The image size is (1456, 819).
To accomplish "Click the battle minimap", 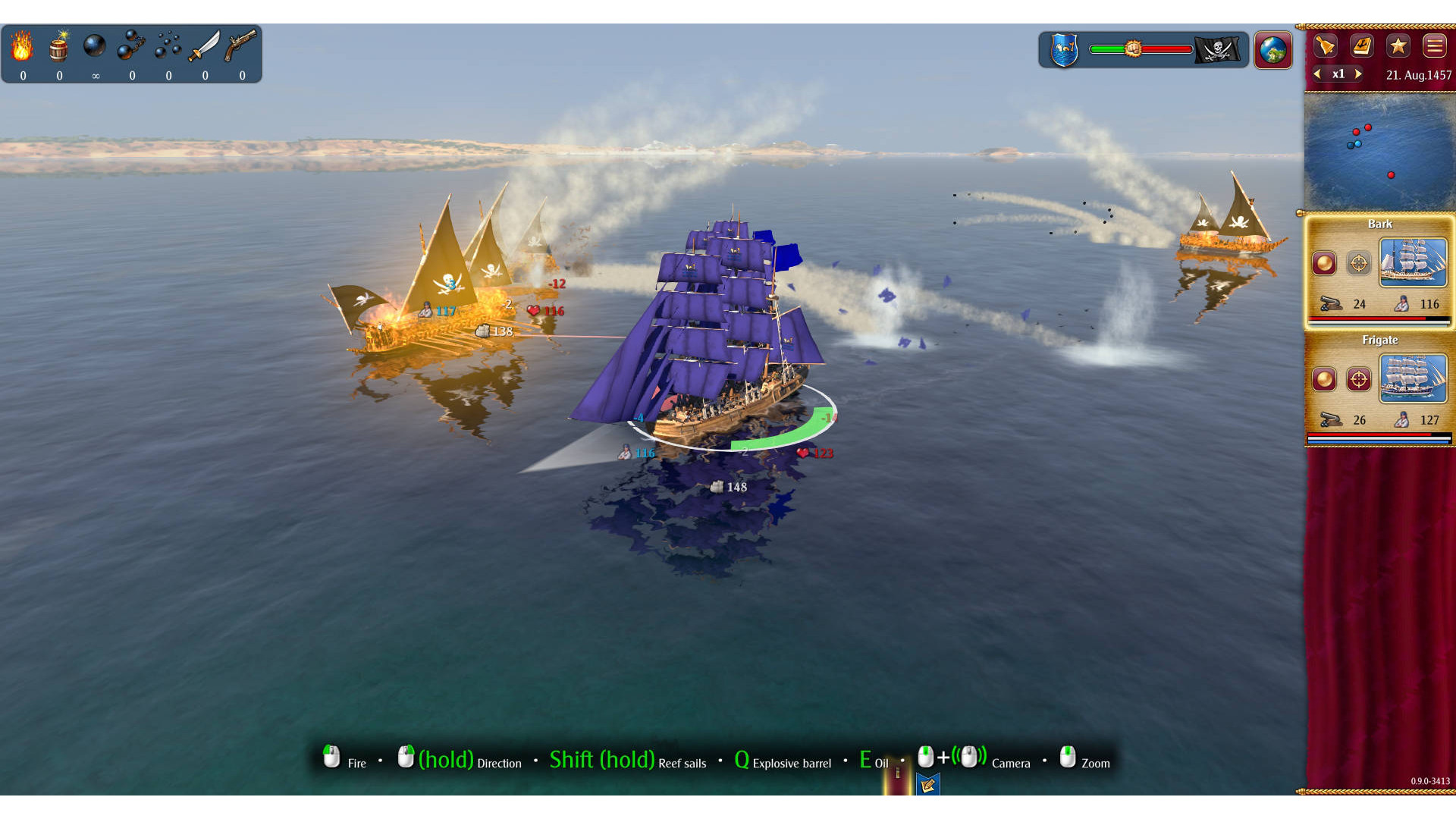I will point(1379,152).
